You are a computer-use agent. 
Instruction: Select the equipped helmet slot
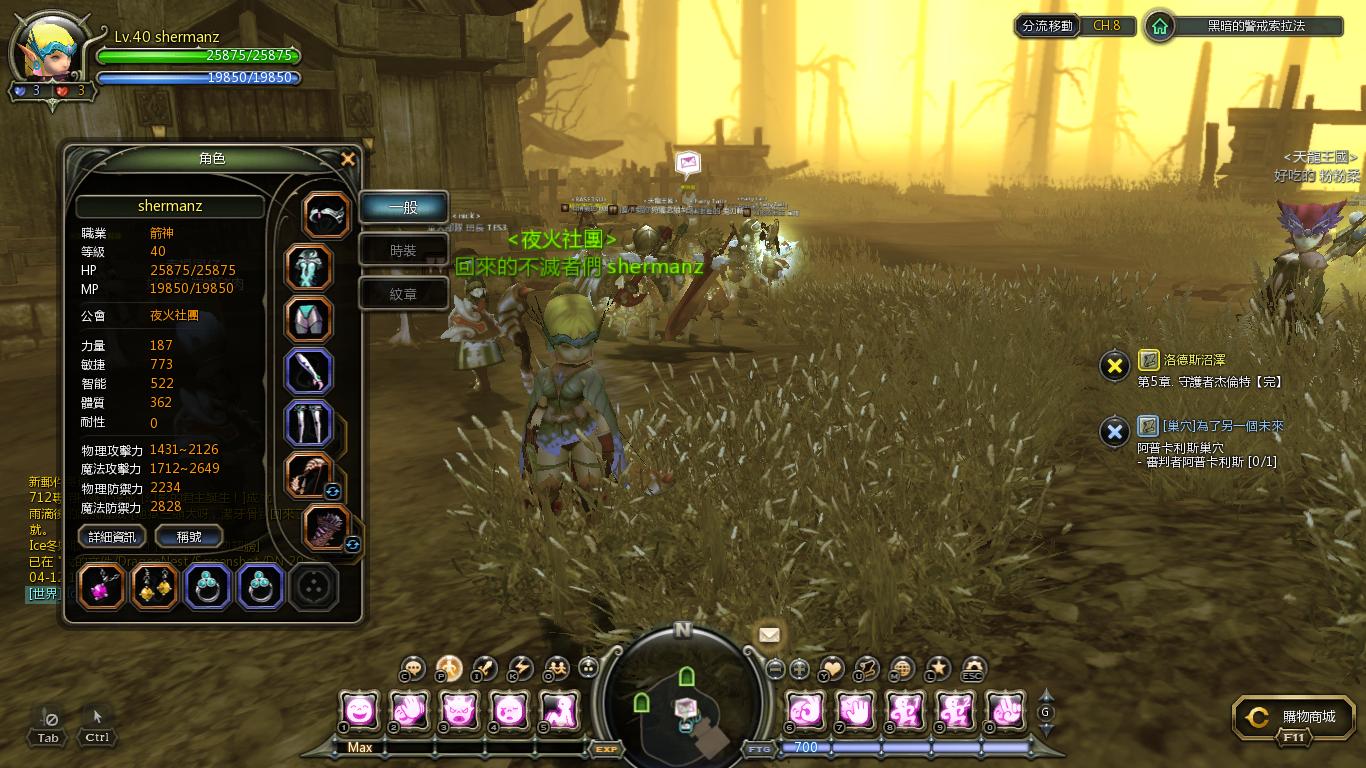[x=327, y=214]
